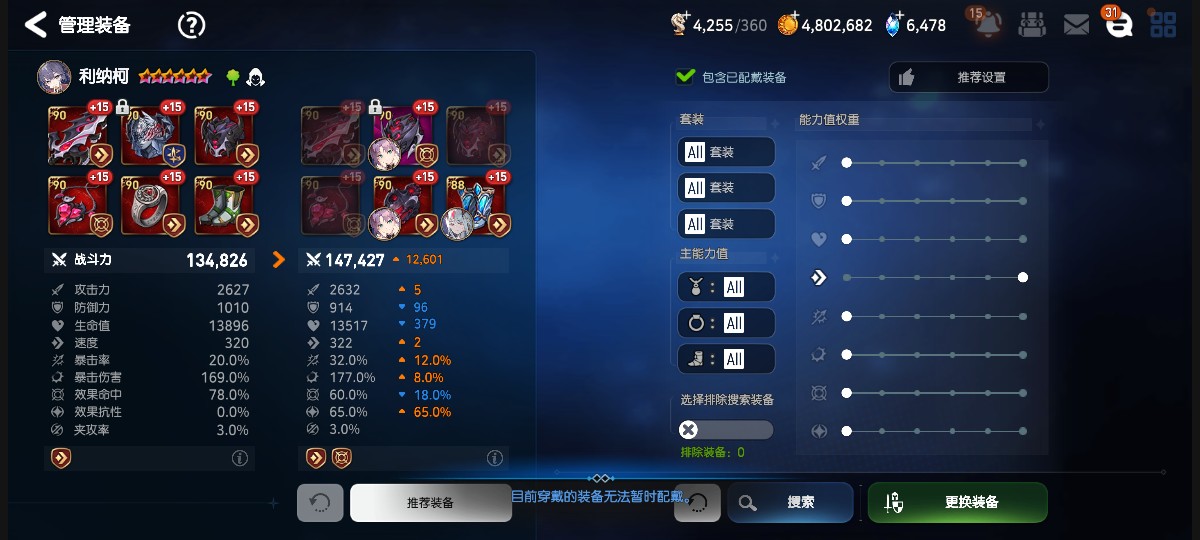Open the help question mark icon
This screenshot has width=1200, height=540.
(x=191, y=25)
